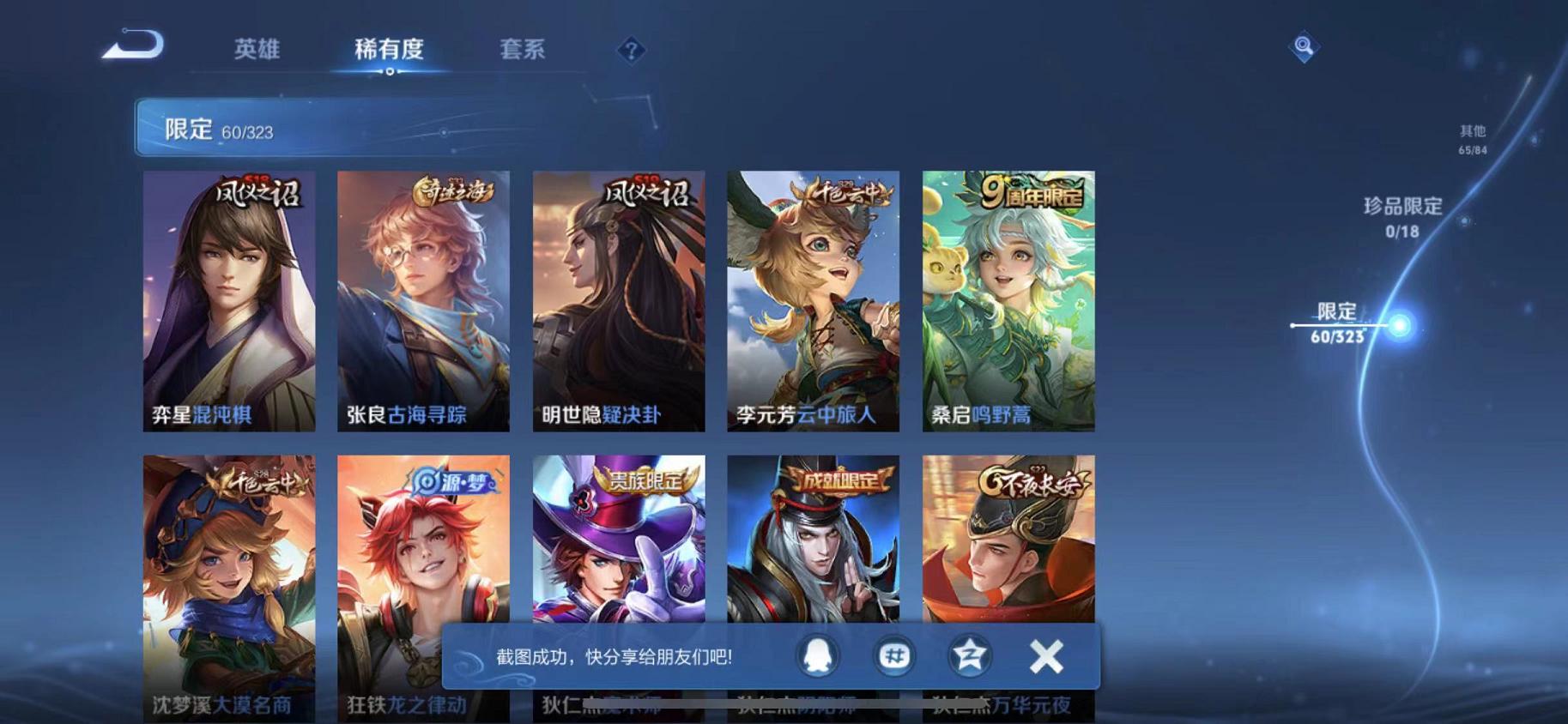Image resolution: width=1568 pixels, height=724 pixels.
Task: Select the 李元芳 云中旅人 card
Action: (x=814, y=300)
